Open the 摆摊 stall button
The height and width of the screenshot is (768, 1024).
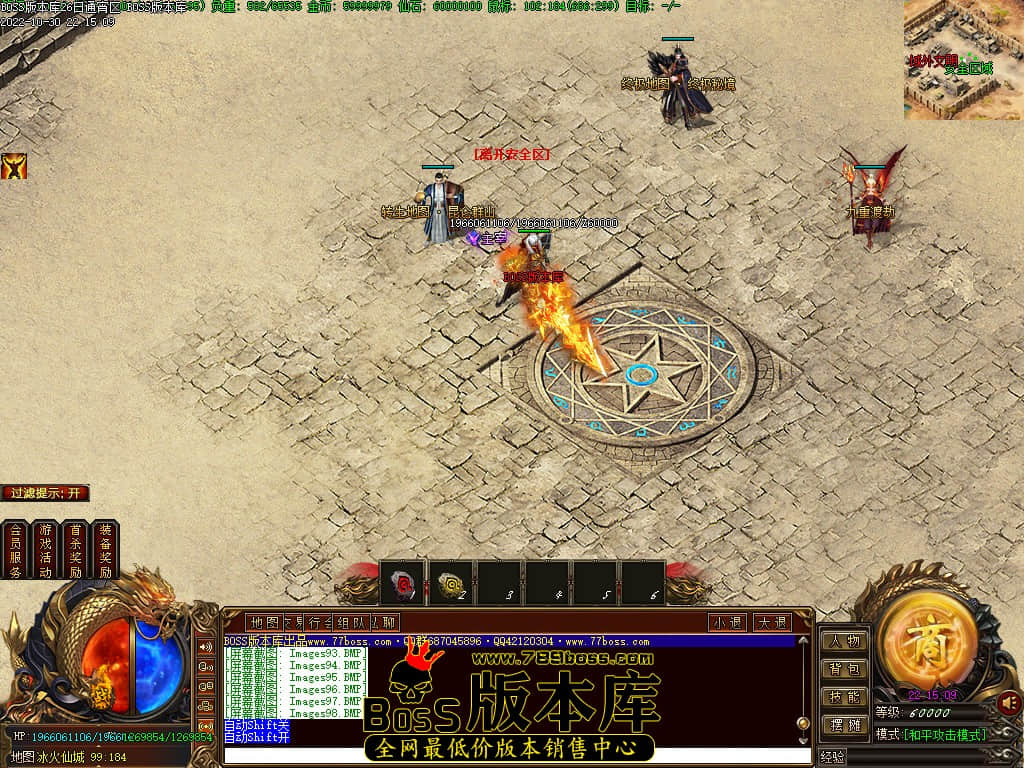(x=844, y=725)
